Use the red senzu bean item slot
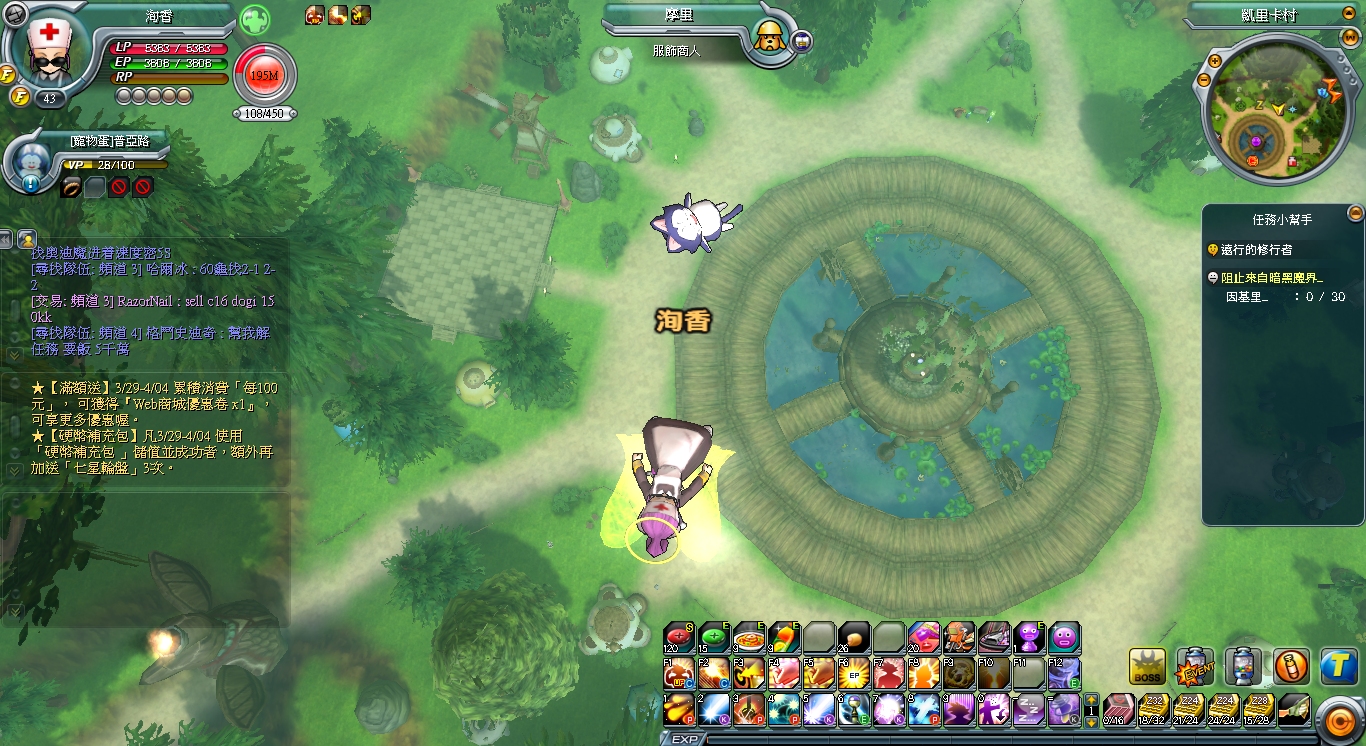This screenshot has height=746, width=1366. click(x=679, y=637)
